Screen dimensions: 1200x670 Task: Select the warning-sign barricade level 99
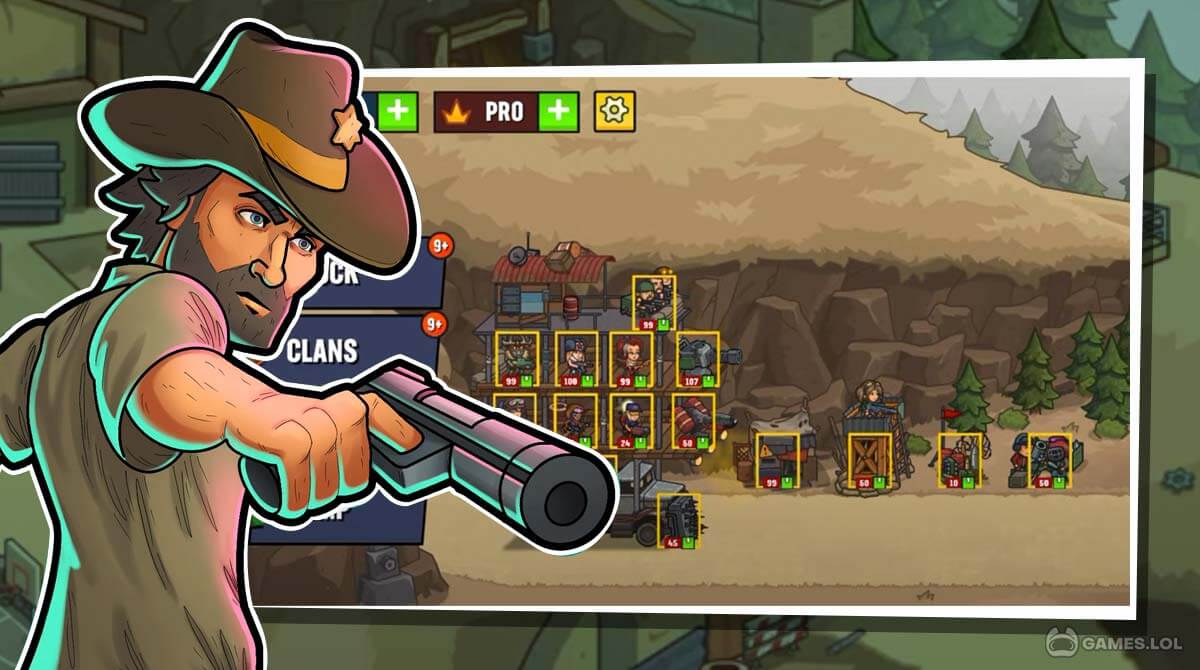776,460
